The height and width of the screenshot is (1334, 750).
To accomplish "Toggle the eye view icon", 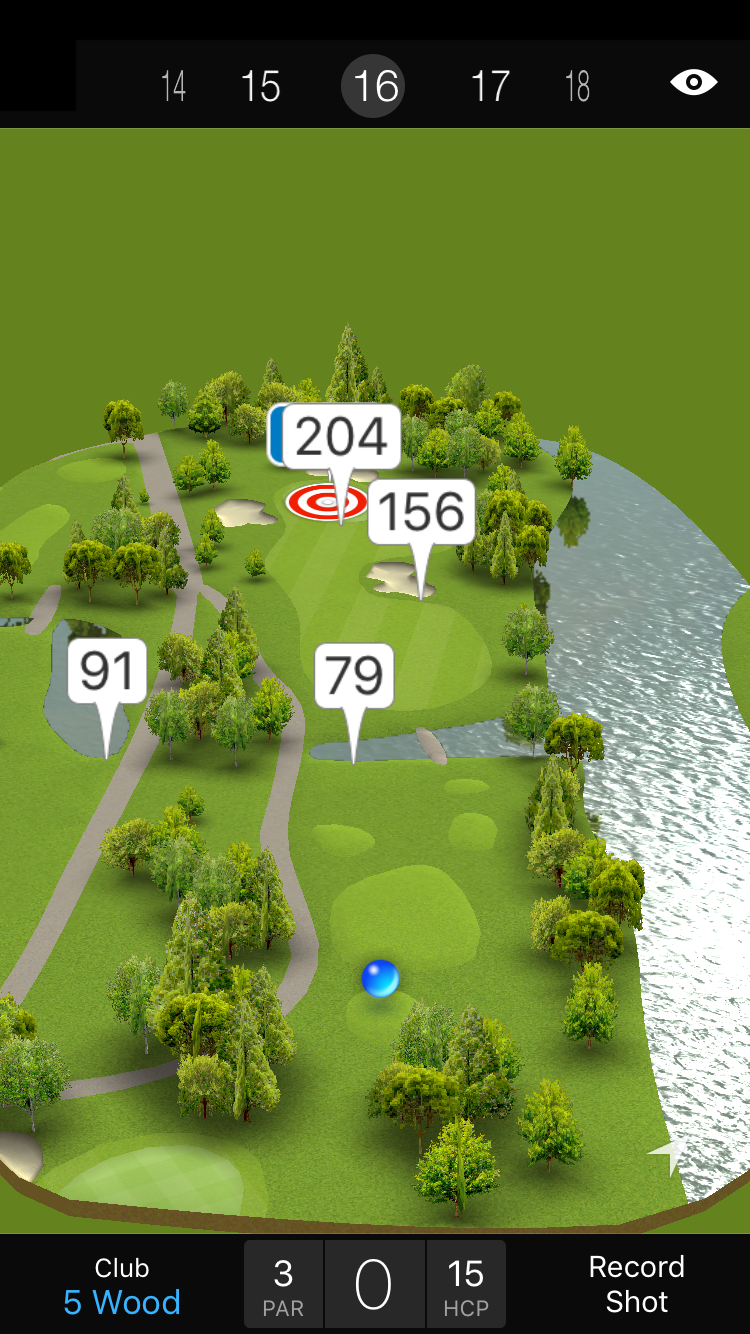I will (693, 83).
